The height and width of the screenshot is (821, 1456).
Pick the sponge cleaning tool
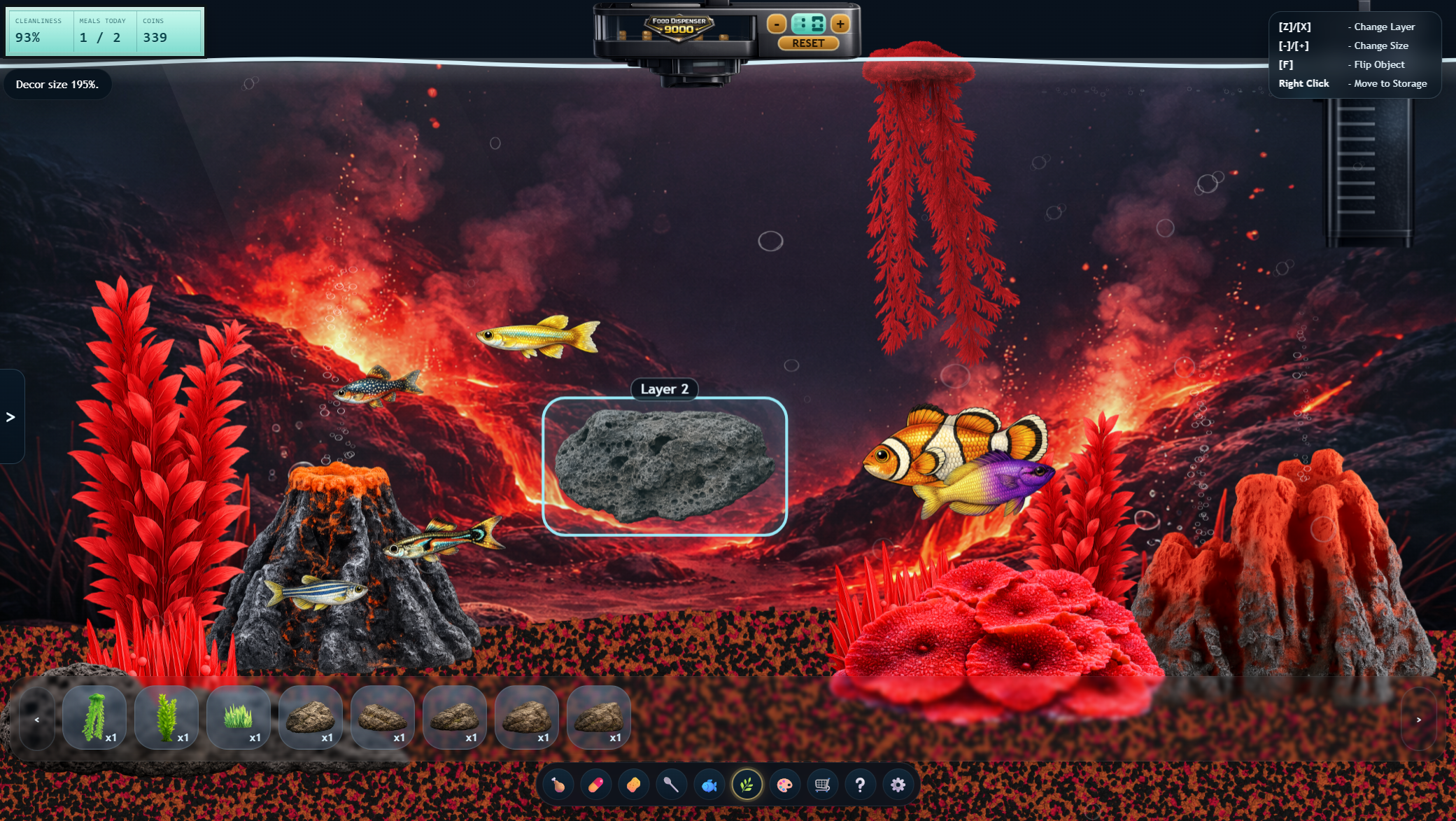[x=633, y=785]
